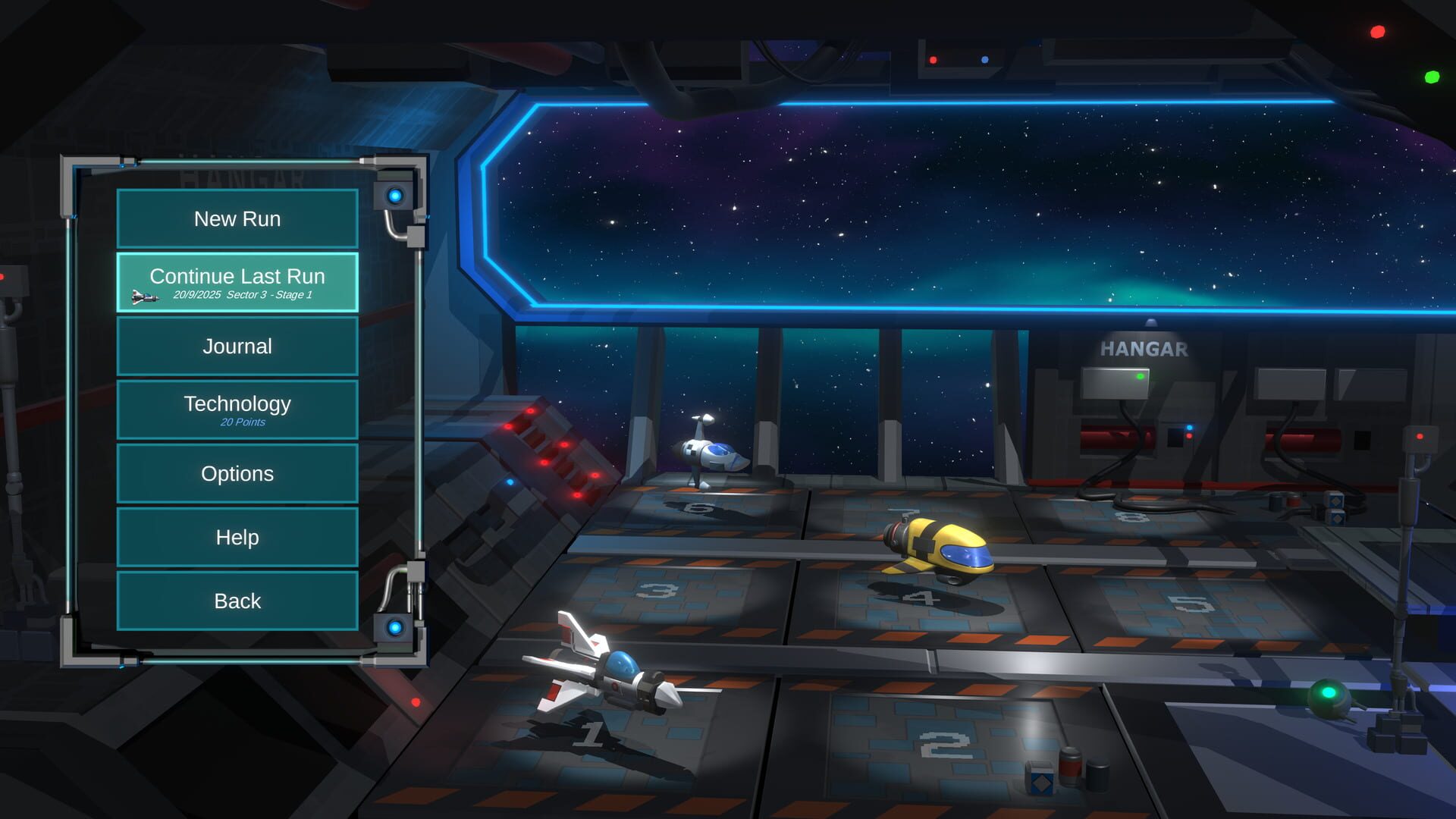Open the Options menu
The height and width of the screenshot is (819, 1456).
[237, 473]
